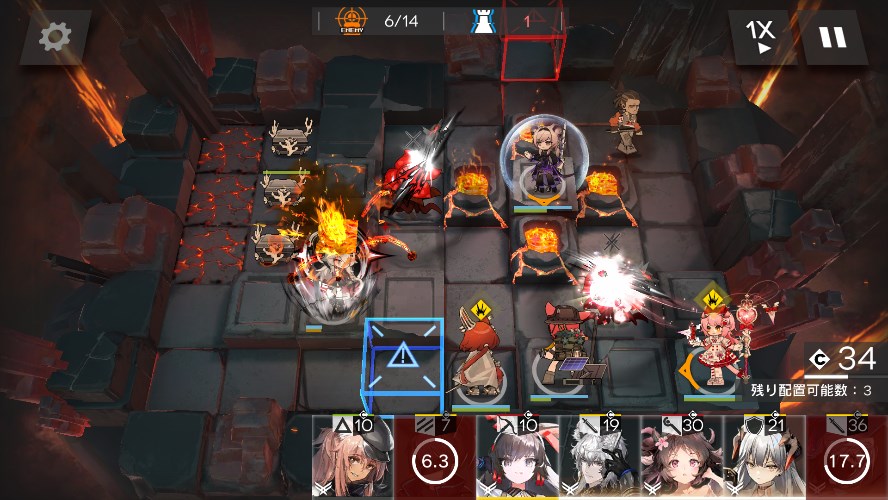Pause the battle
The image size is (888, 500).
[833, 37]
